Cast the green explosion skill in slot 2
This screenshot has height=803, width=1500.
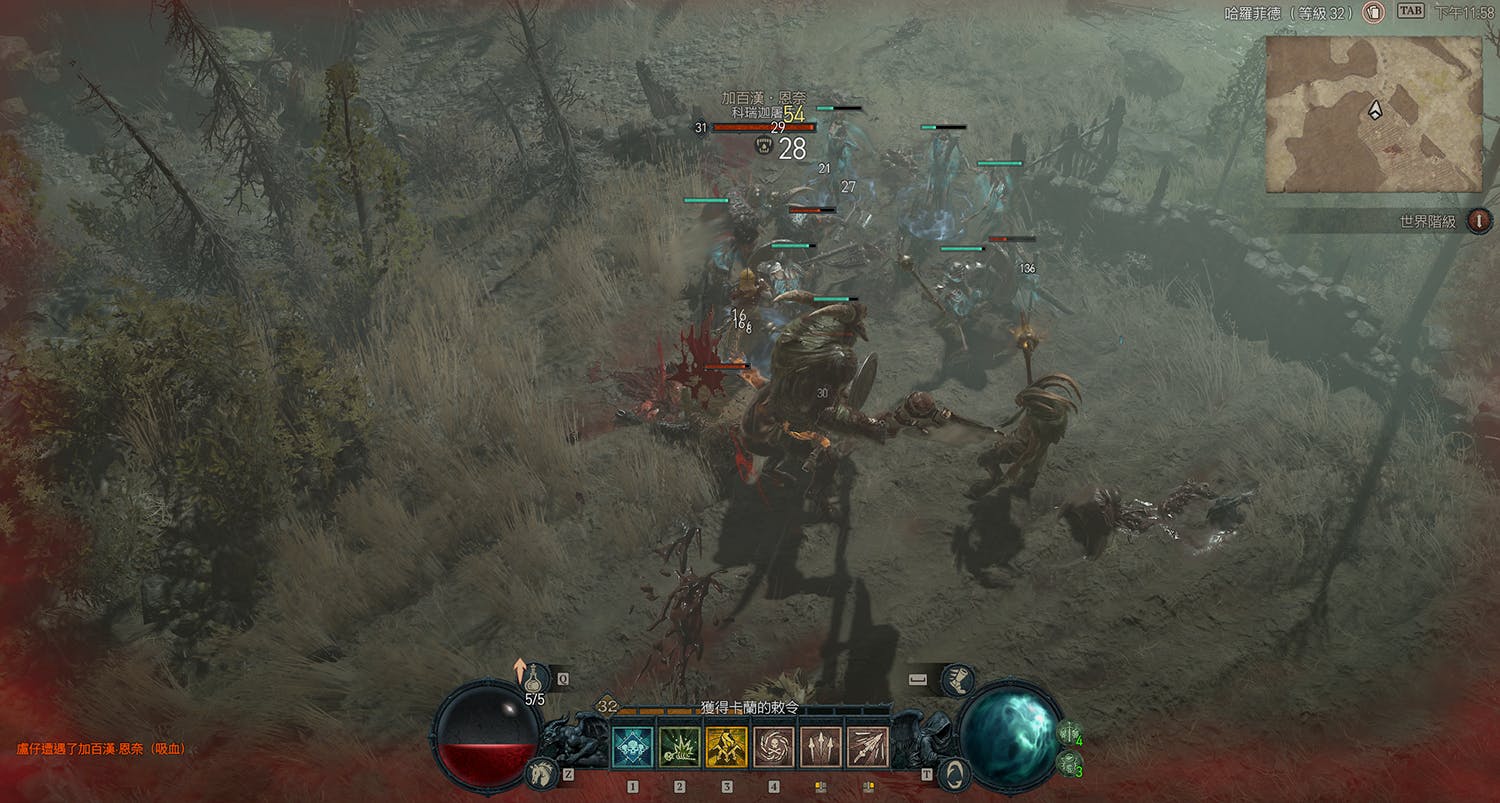(x=679, y=747)
